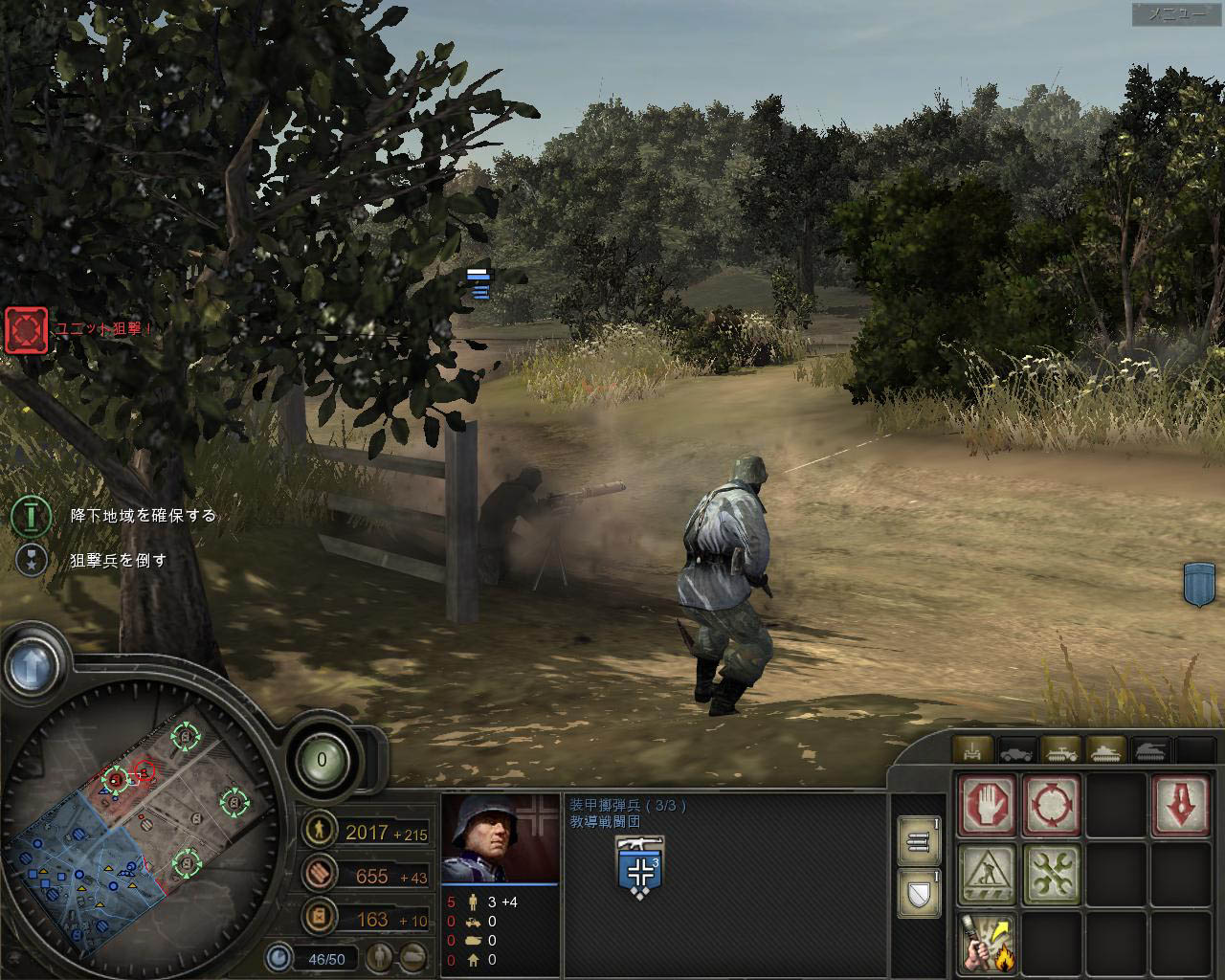Activate the red stop hand command
1225x980 pixels.
click(x=988, y=804)
